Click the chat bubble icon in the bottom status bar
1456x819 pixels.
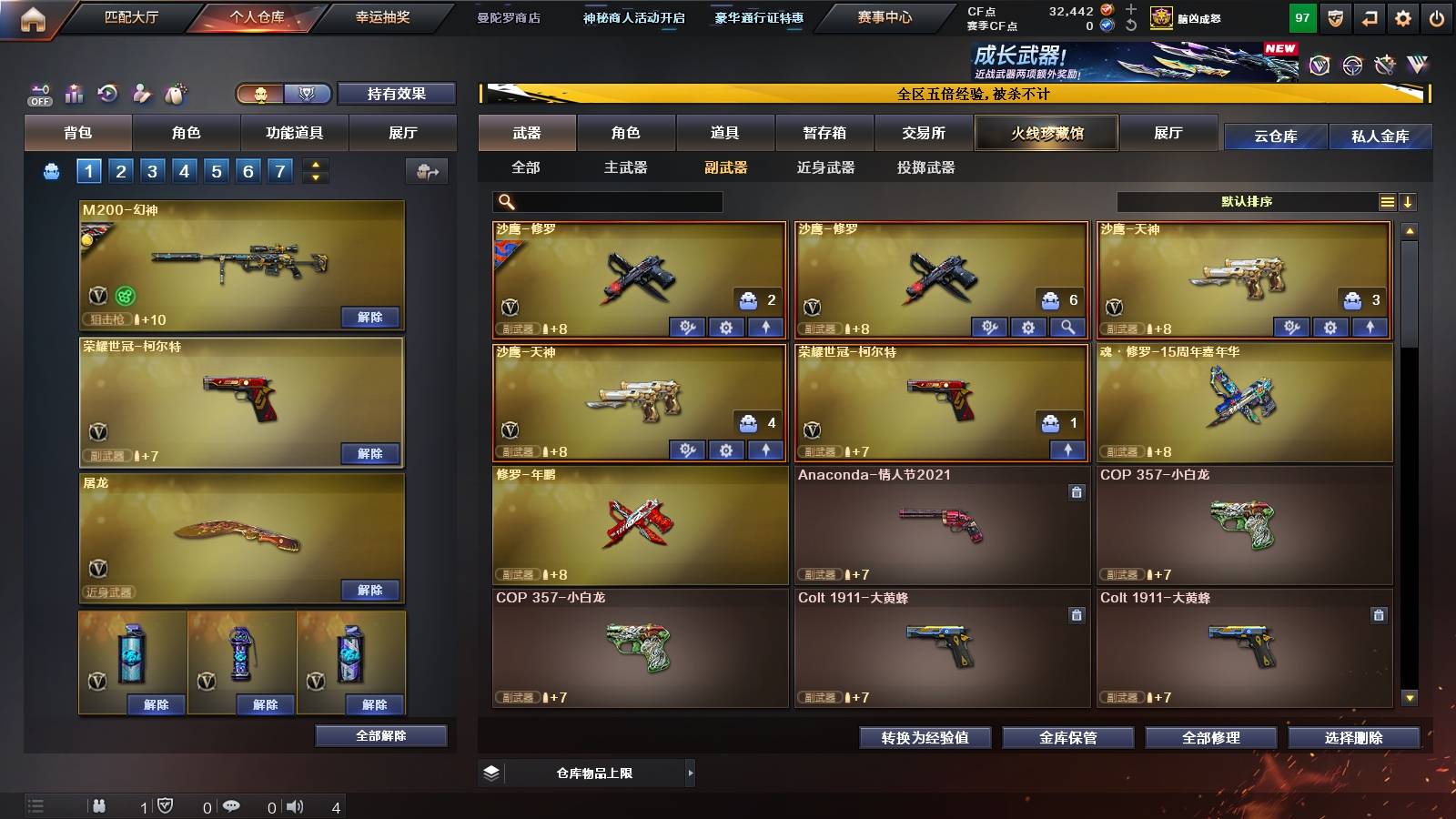click(232, 806)
